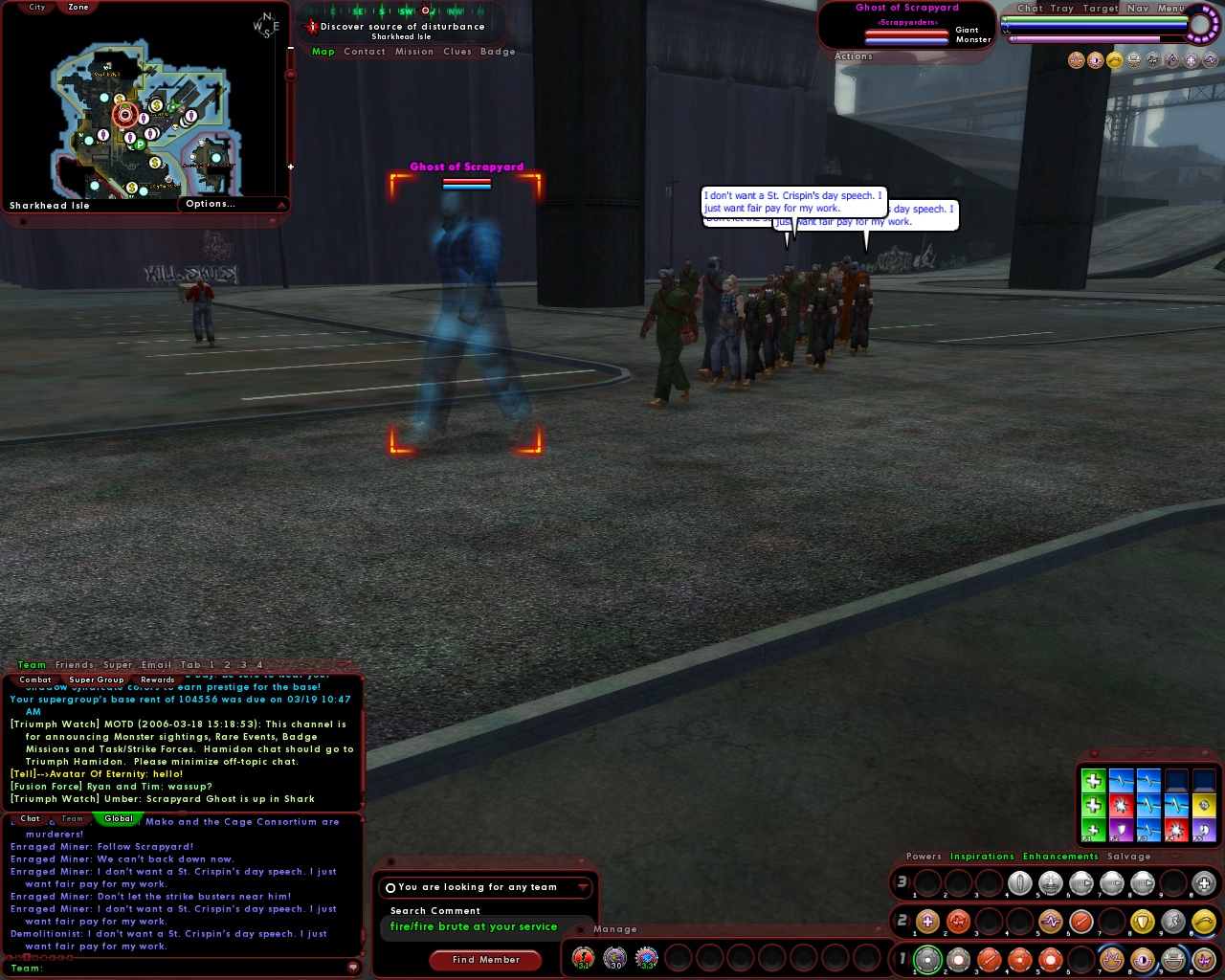
Task: Toggle the Inspirations tray label
Action: (x=983, y=856)
